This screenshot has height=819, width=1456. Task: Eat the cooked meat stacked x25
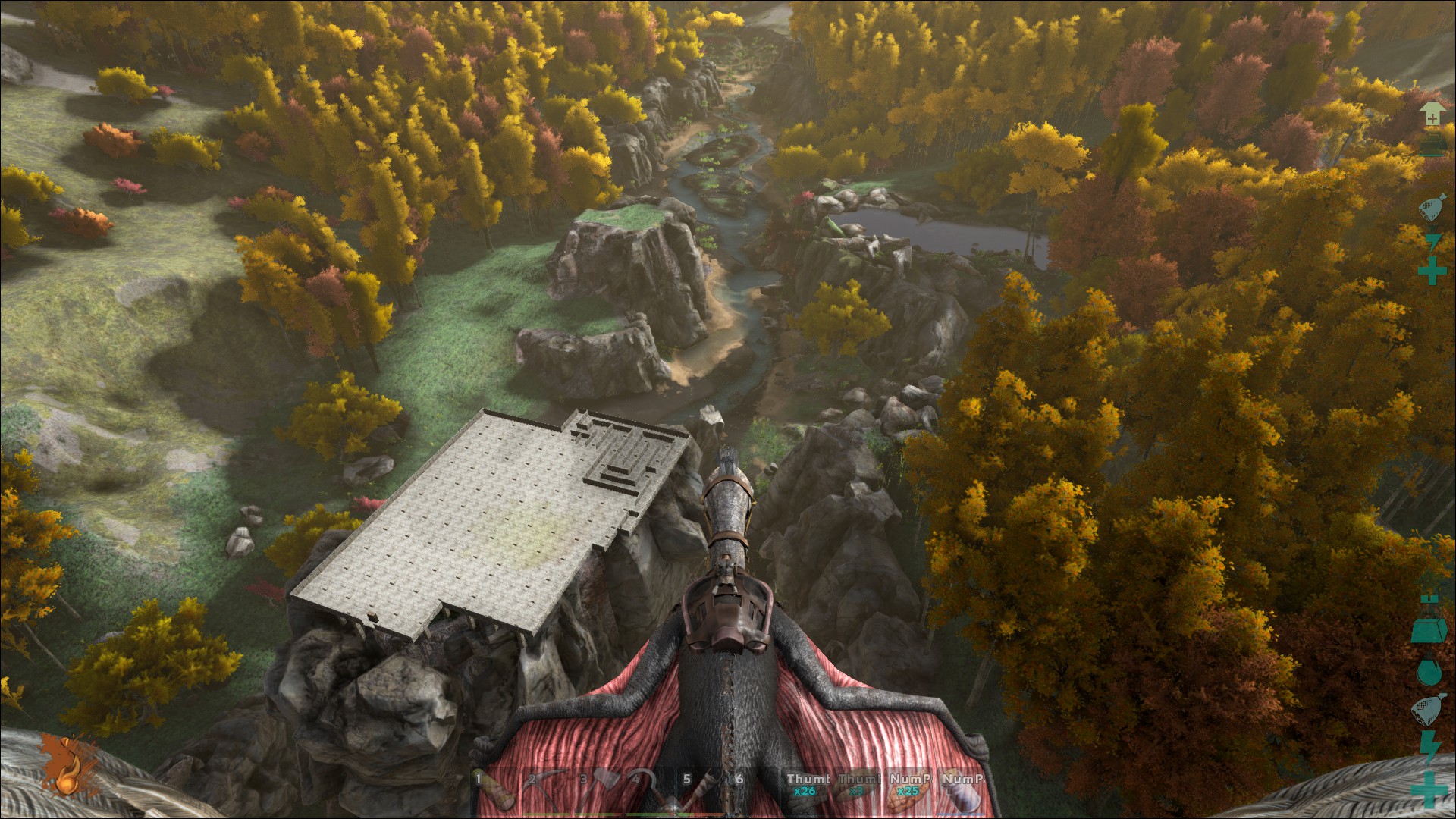pos(909,790)
